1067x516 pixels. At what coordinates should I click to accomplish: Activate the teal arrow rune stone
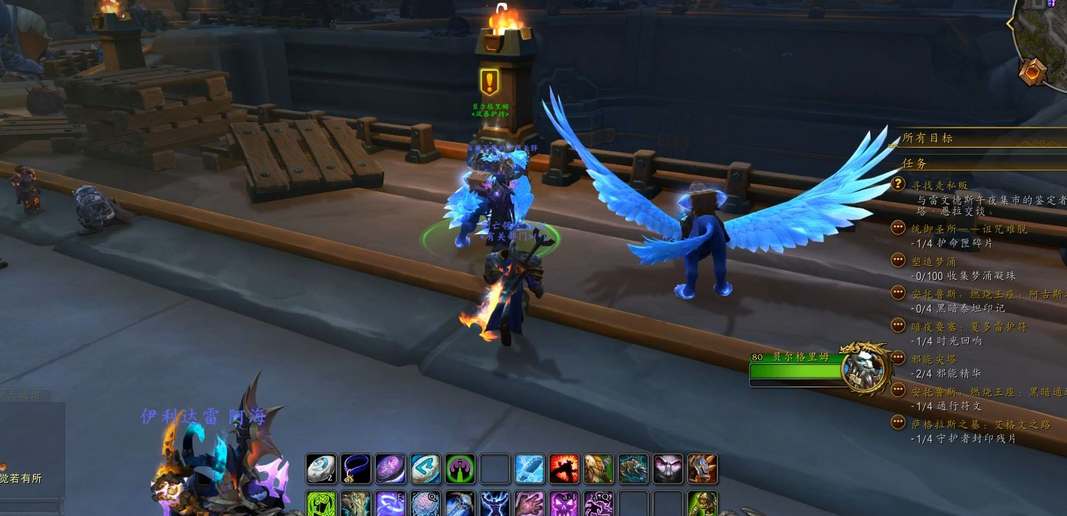(425, 469)
